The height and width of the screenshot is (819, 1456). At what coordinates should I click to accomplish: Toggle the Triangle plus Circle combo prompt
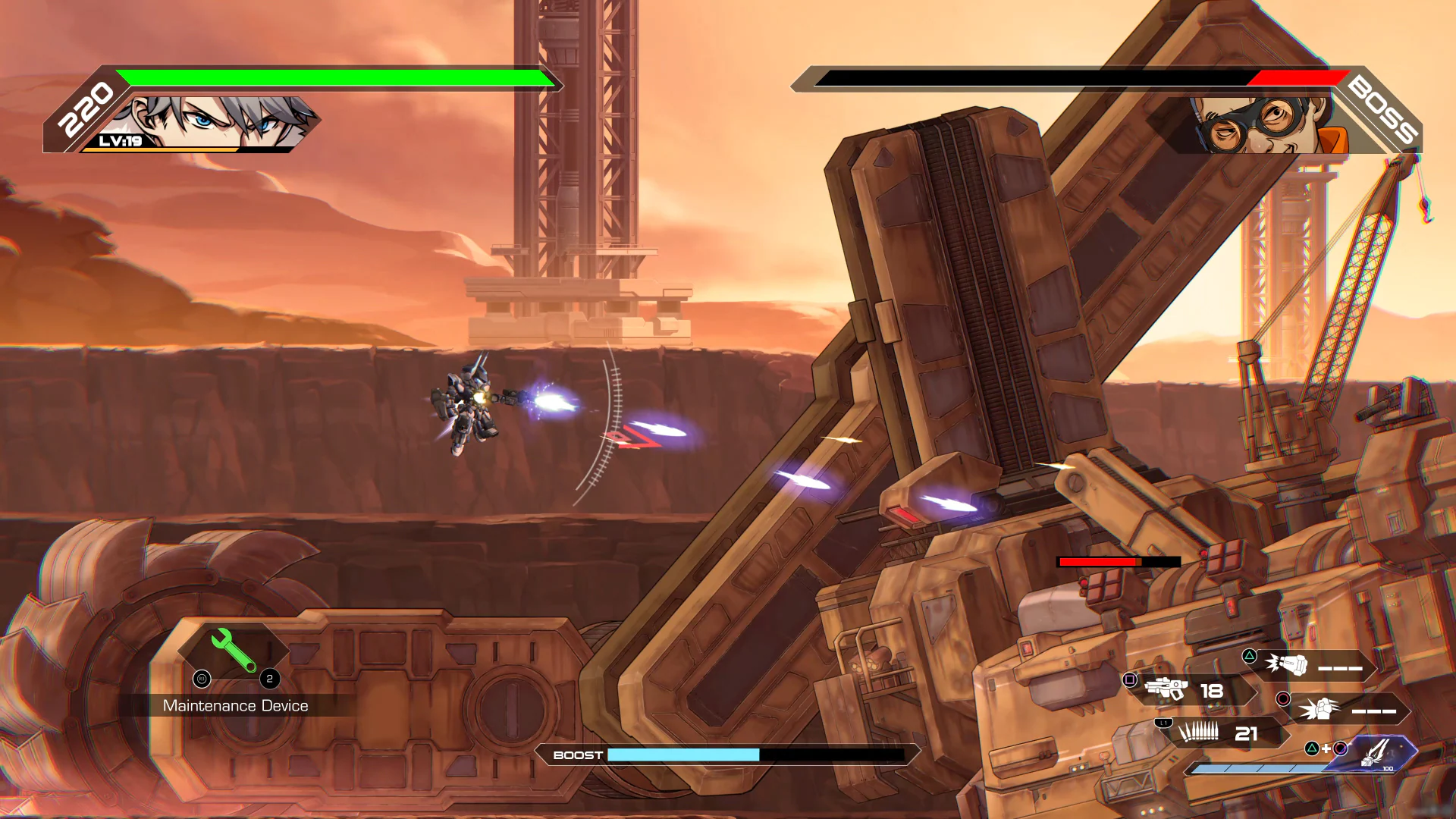[1327, 750]
